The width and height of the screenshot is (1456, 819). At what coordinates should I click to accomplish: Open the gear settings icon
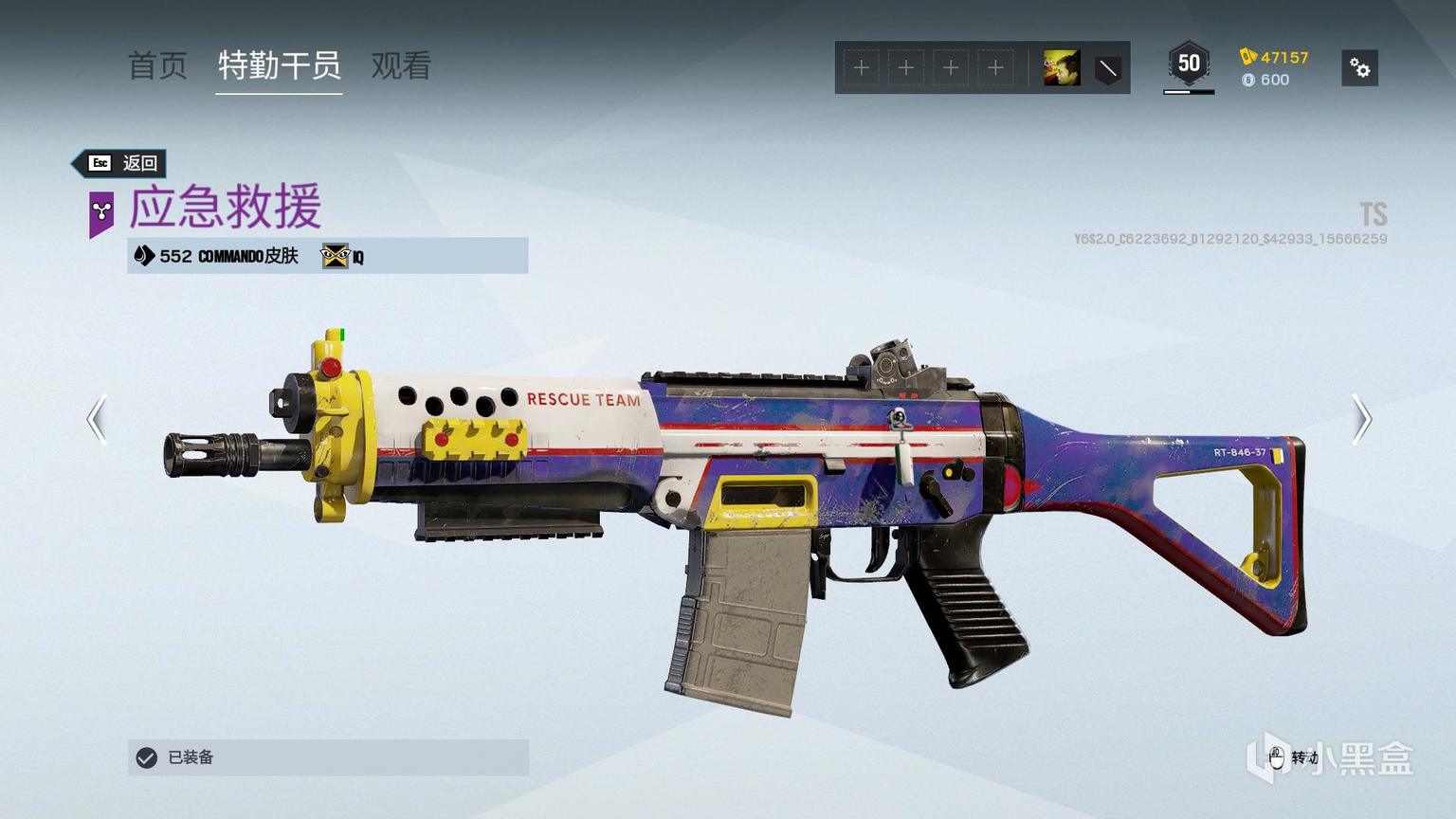coord(1359,68)
